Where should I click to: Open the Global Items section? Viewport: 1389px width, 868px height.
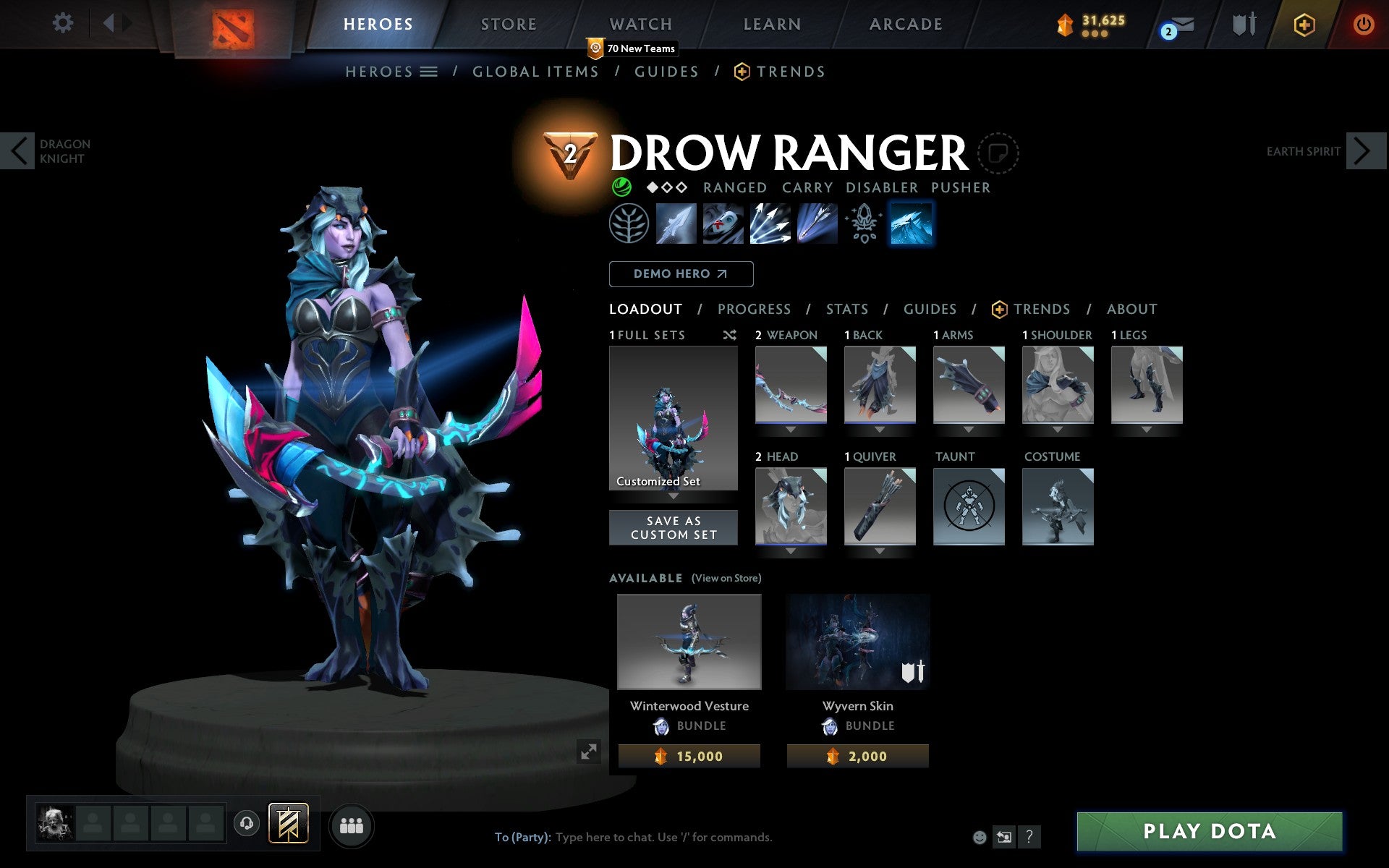pyautogui.click(x=535, y=72)
